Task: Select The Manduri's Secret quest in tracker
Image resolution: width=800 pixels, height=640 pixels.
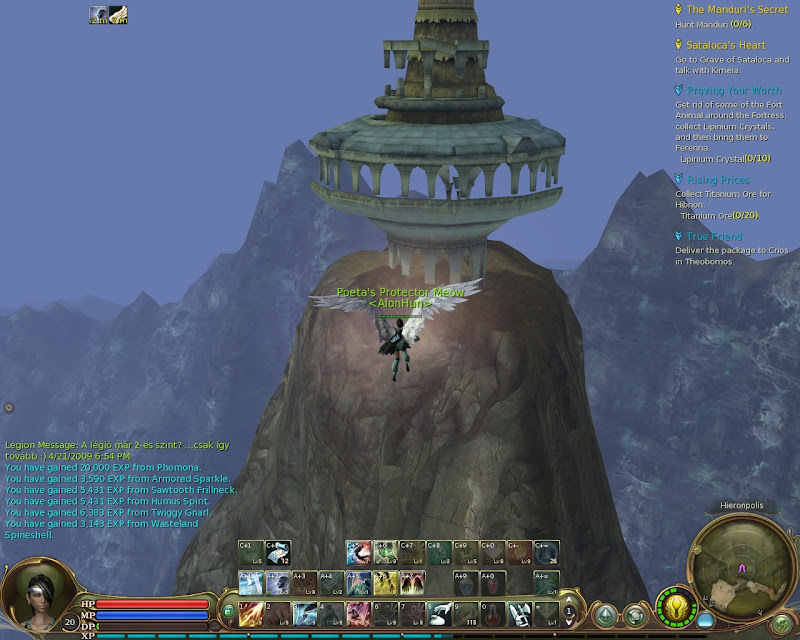Action: 737,9
